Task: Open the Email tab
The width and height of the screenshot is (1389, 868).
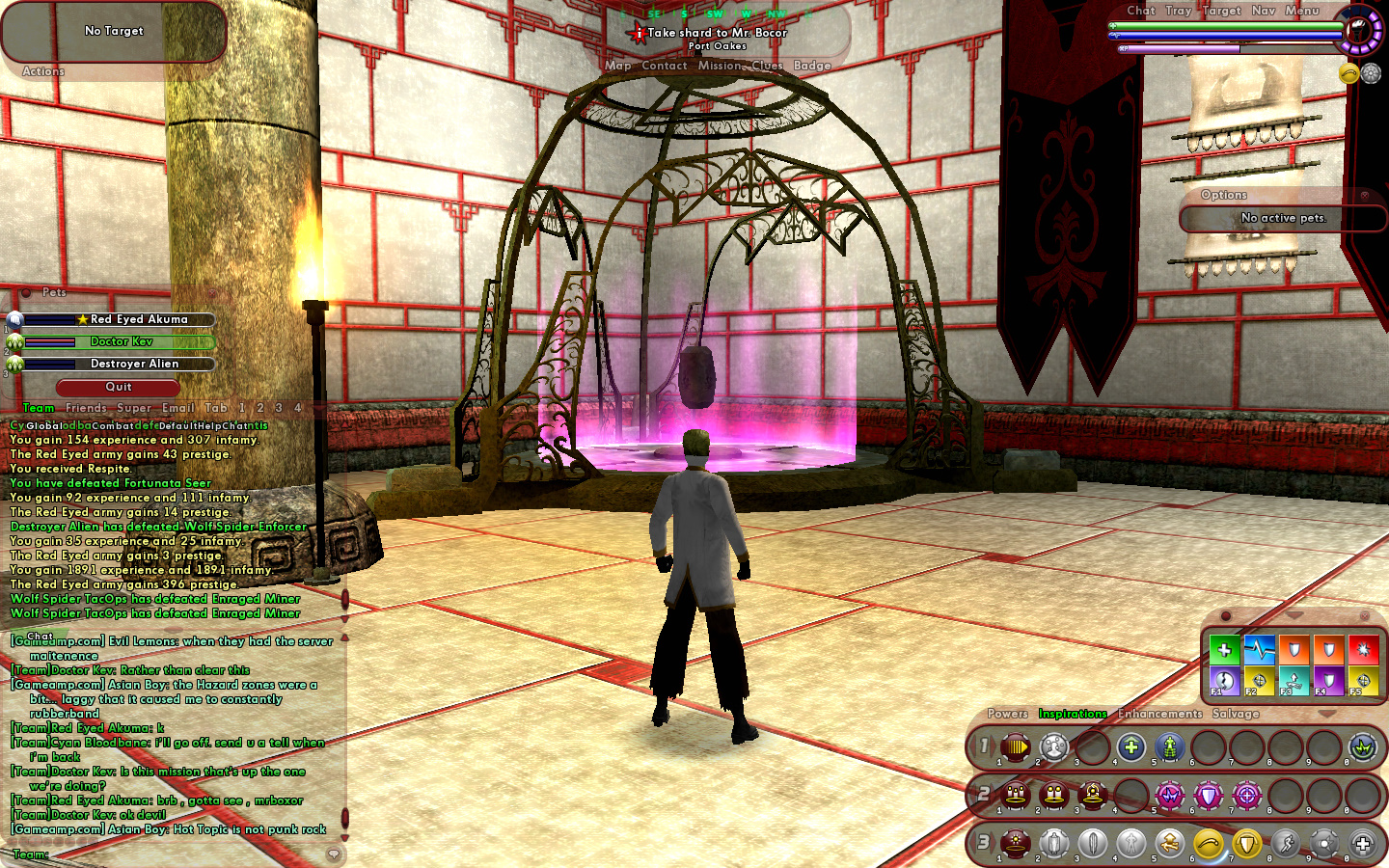Action: (178, 408)
